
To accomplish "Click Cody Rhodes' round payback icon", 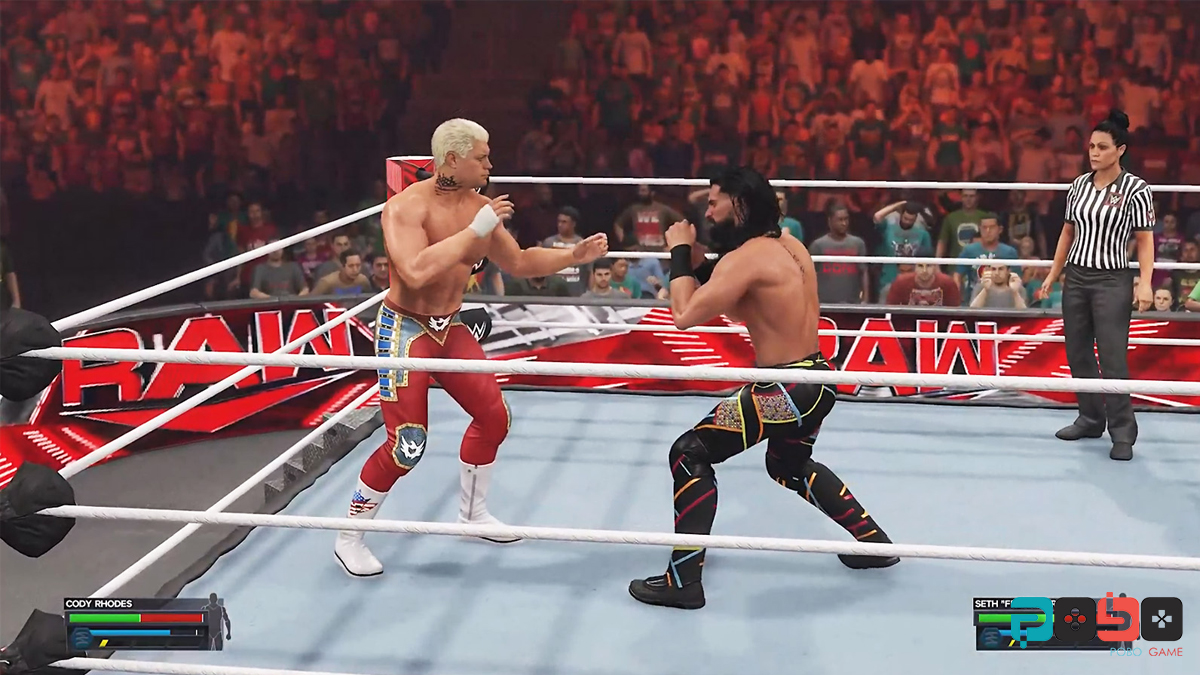I will pyautogui.click(x=81, y=637).
